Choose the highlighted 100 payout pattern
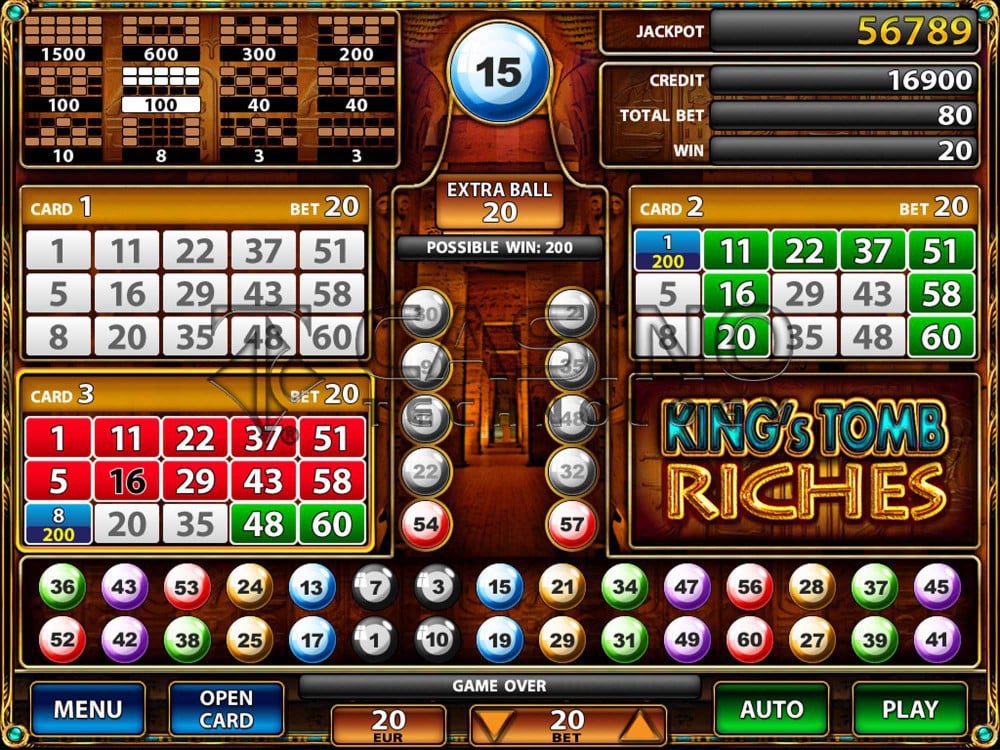The height and width of the screenshot is (750, 1000). pos(160,89)
